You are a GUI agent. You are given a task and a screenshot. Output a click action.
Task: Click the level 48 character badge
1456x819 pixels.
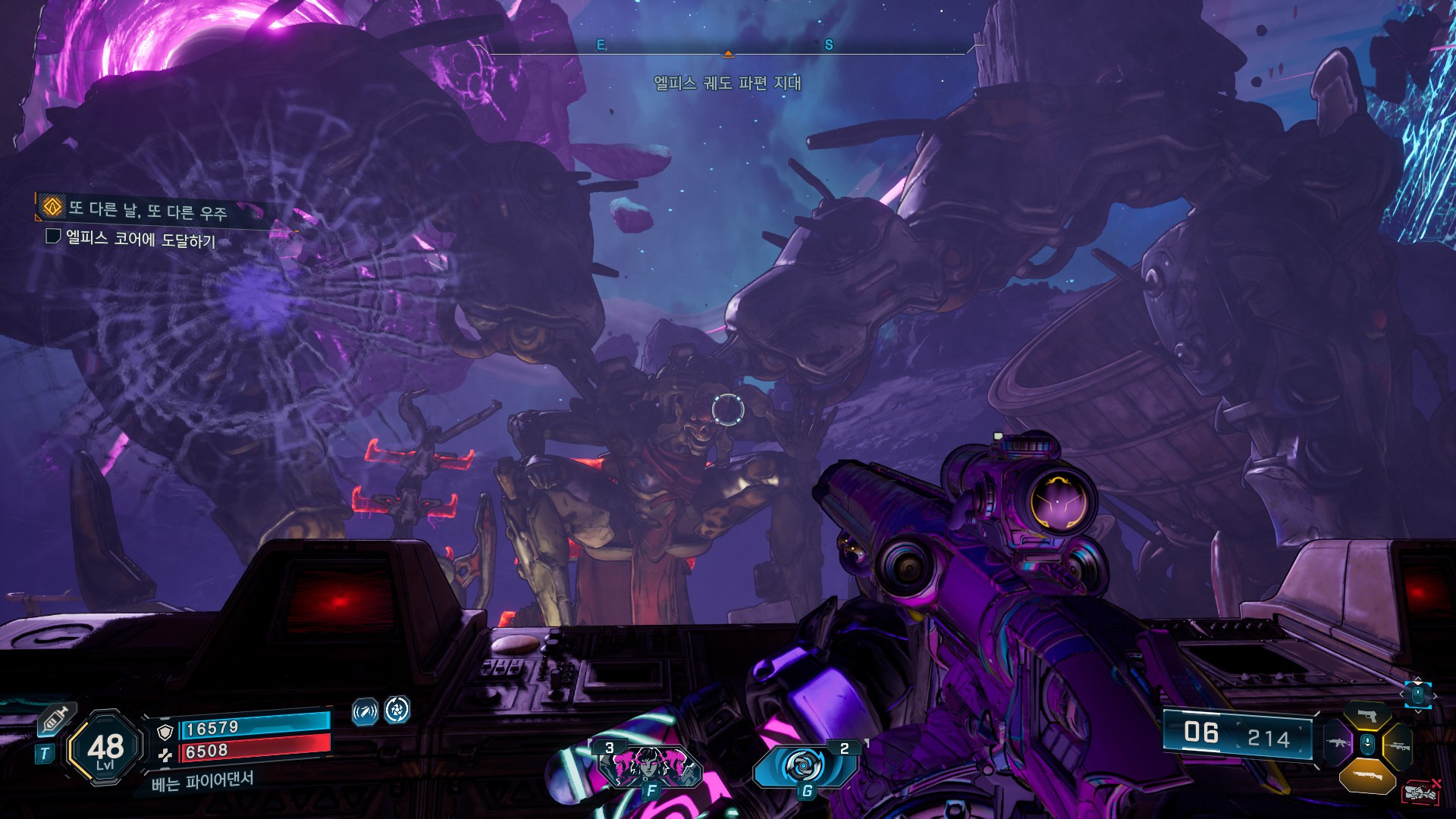pyautogui.click(x=105, y=749)
